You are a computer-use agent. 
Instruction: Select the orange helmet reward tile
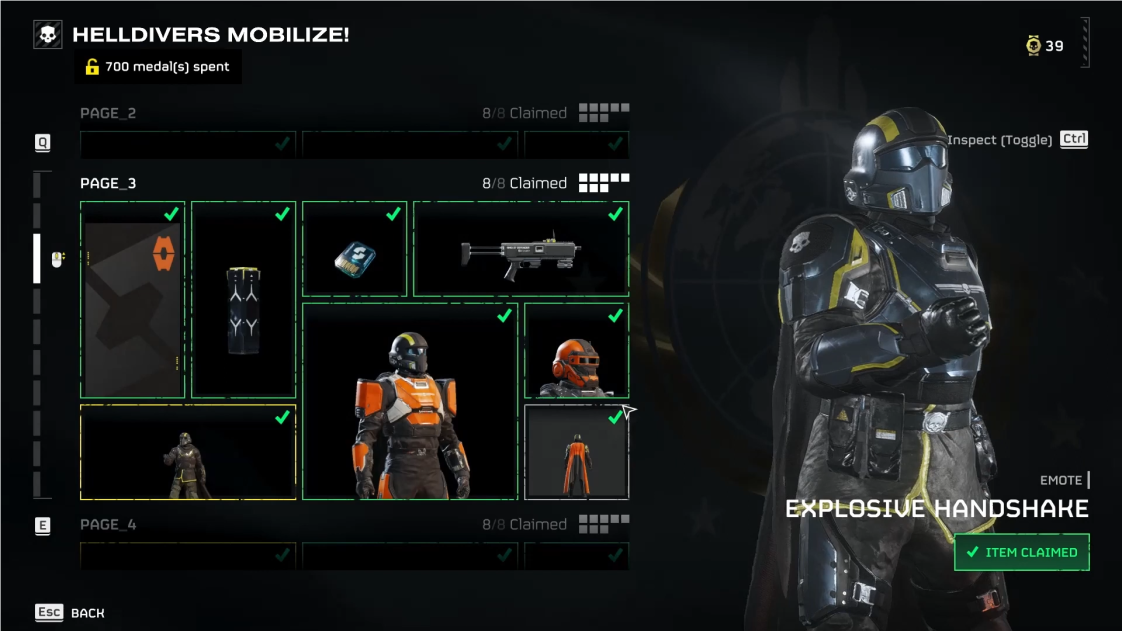click(576, 351)
